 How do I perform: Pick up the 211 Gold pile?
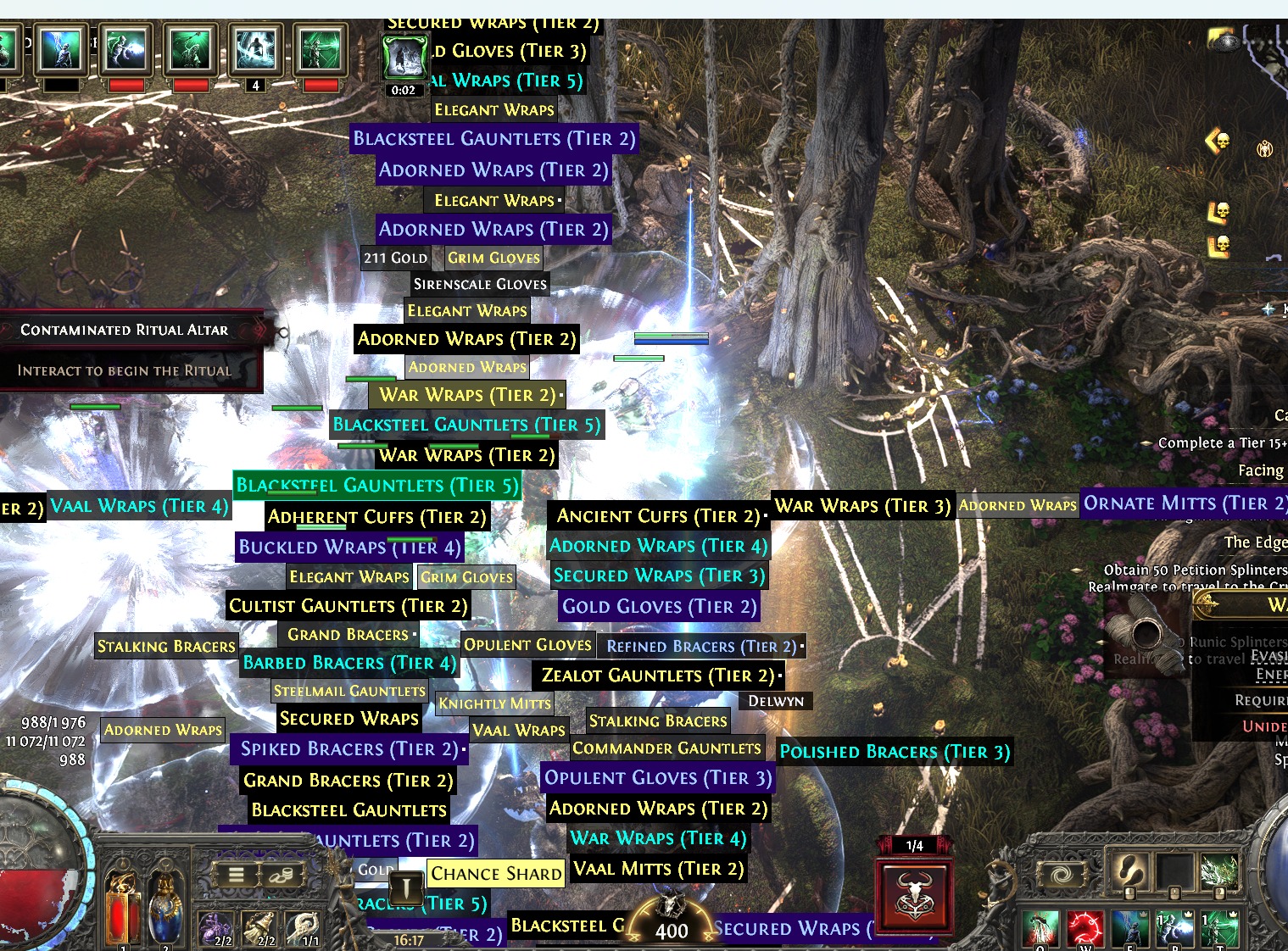pos(395,257)
